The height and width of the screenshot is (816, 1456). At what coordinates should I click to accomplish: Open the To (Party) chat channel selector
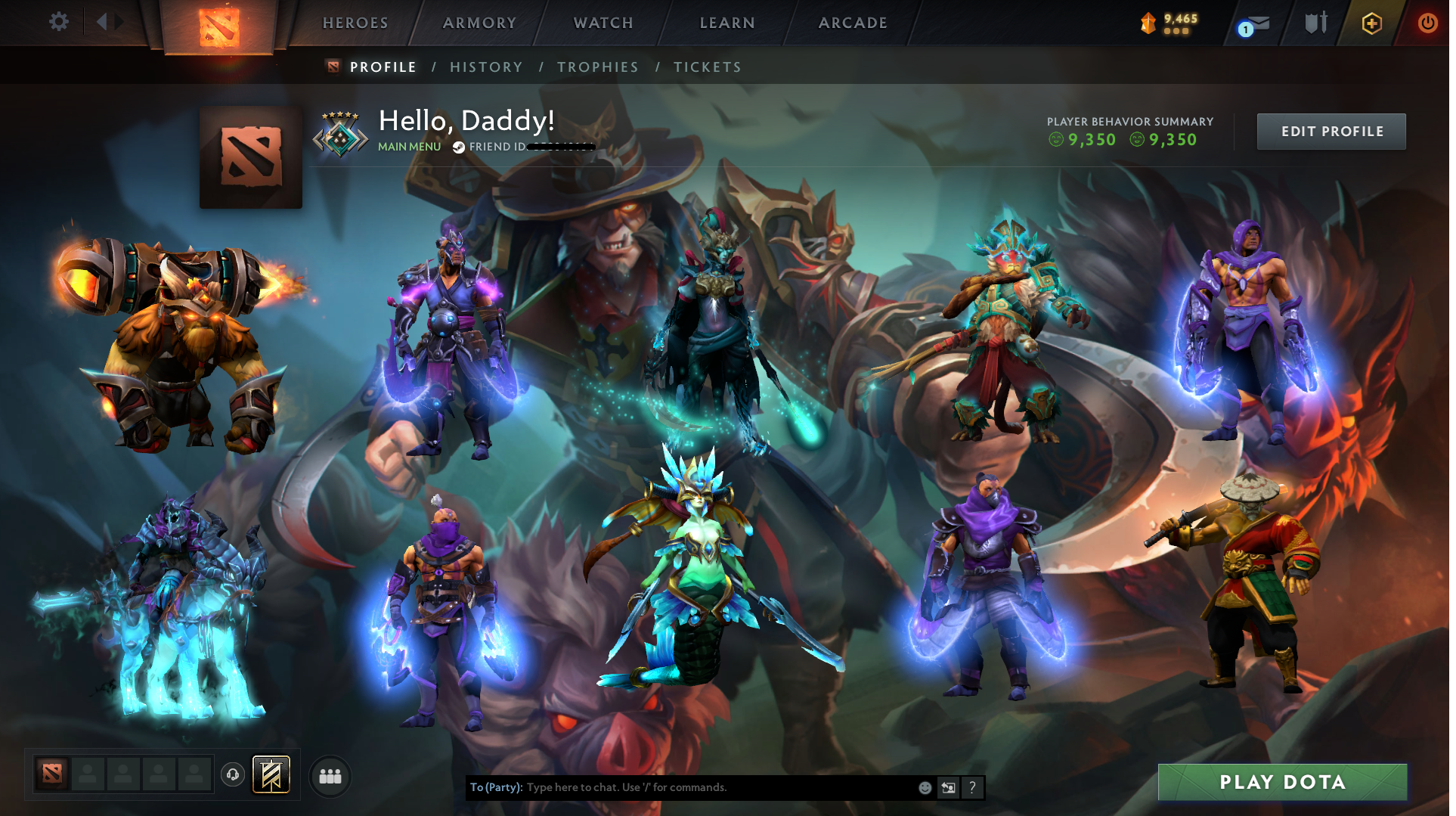click(x=497, y=787)
